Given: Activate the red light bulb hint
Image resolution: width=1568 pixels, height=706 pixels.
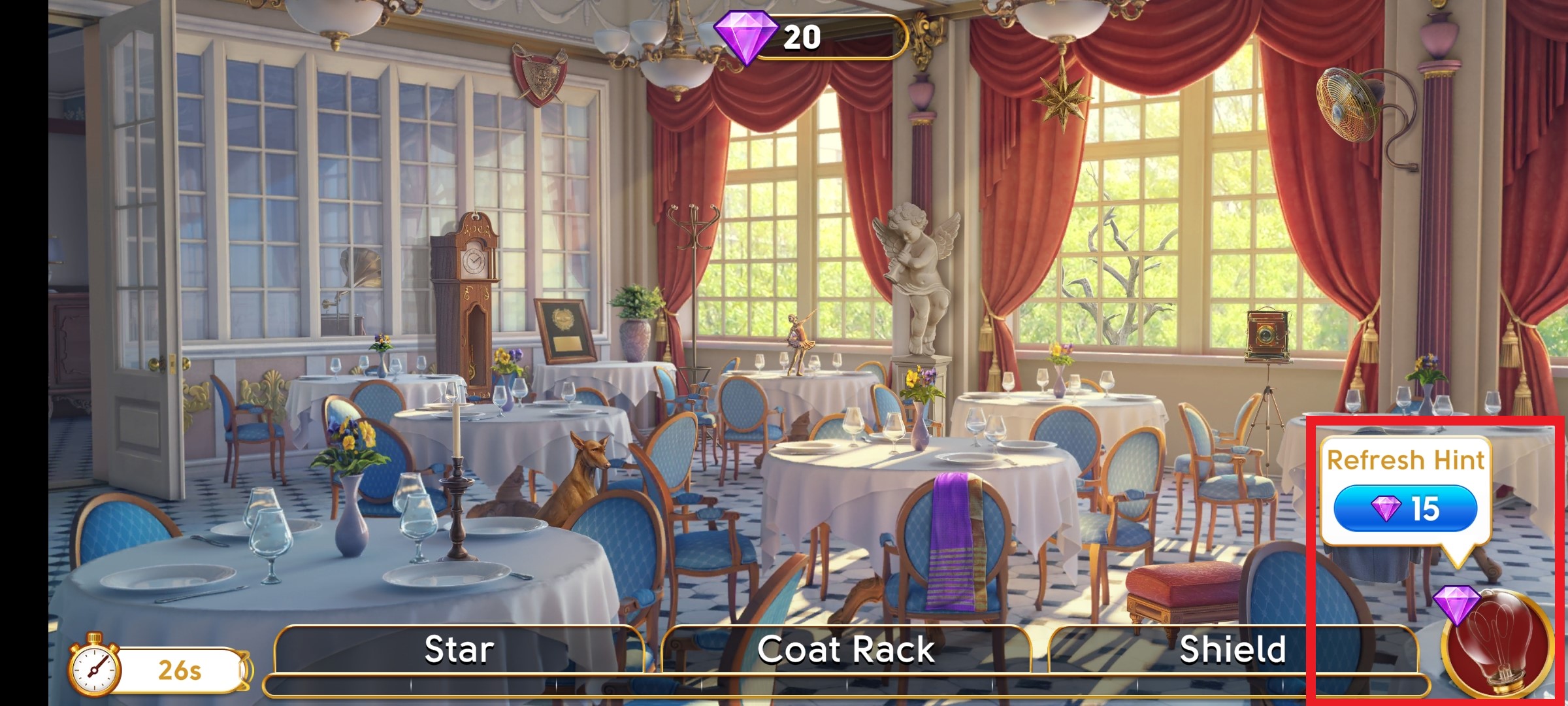Looking at the screenshot, I should click(x=1497, y=643).
